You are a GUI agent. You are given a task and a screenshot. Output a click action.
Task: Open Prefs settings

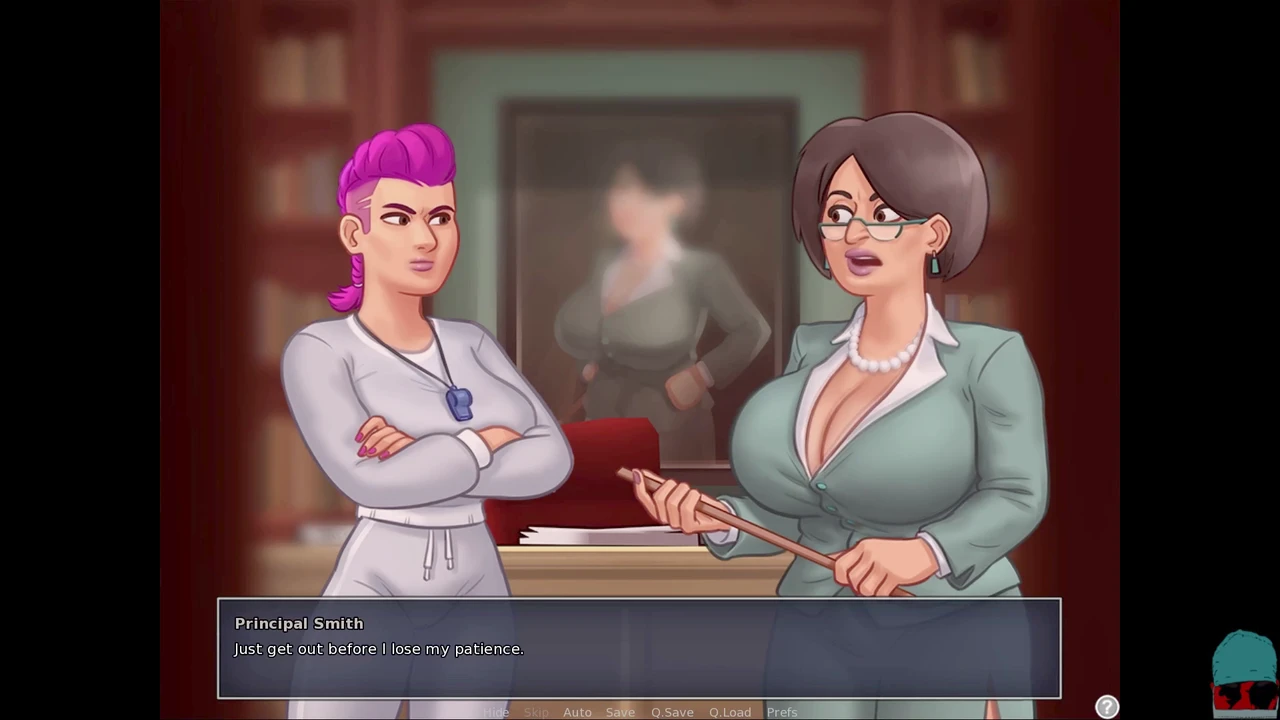click(782, 712)
